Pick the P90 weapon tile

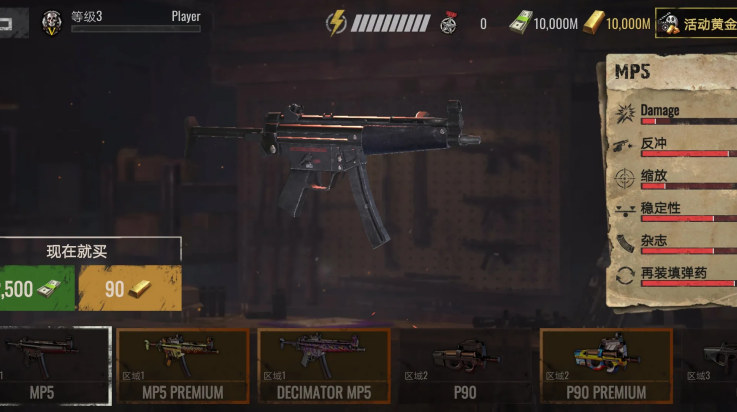[x=463, y=366]
